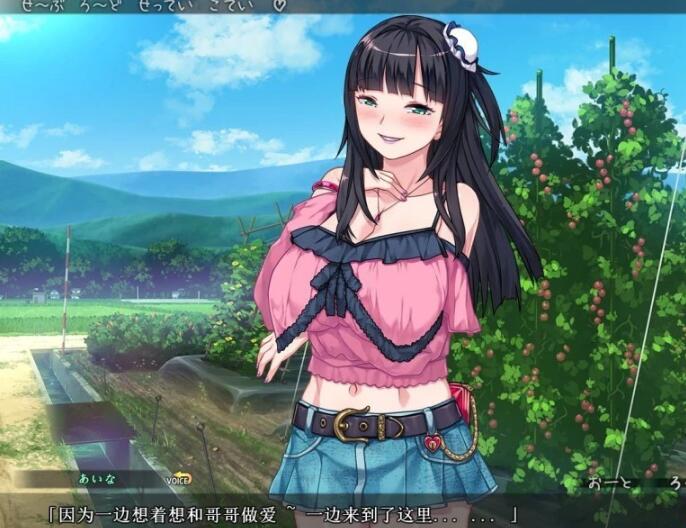The width and height of the screenshot is (686, 528).
Task: Click the heart icon in top bar
Action: click(280, 5)
